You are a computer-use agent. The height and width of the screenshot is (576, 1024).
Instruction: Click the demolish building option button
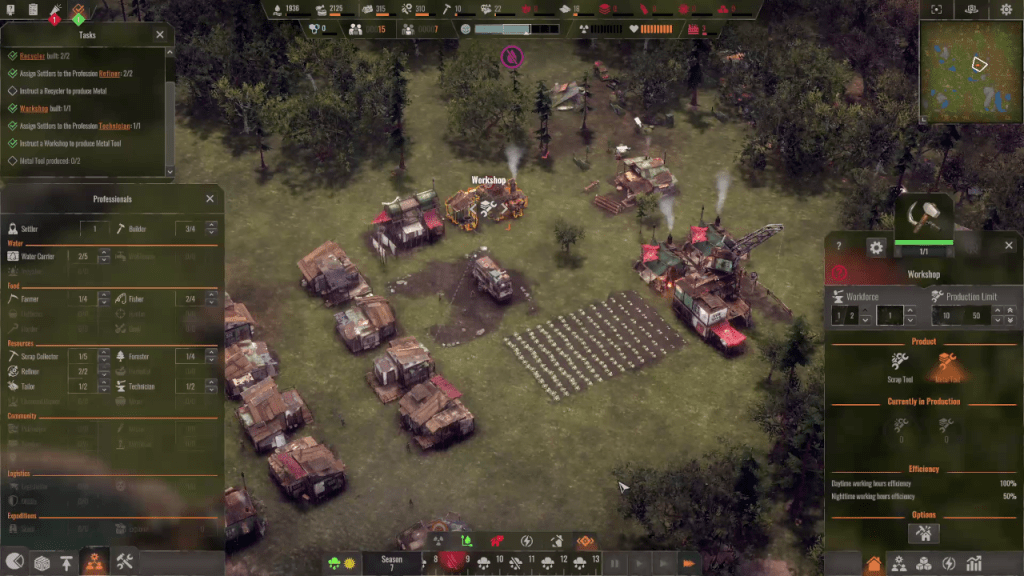pos(923,534)
